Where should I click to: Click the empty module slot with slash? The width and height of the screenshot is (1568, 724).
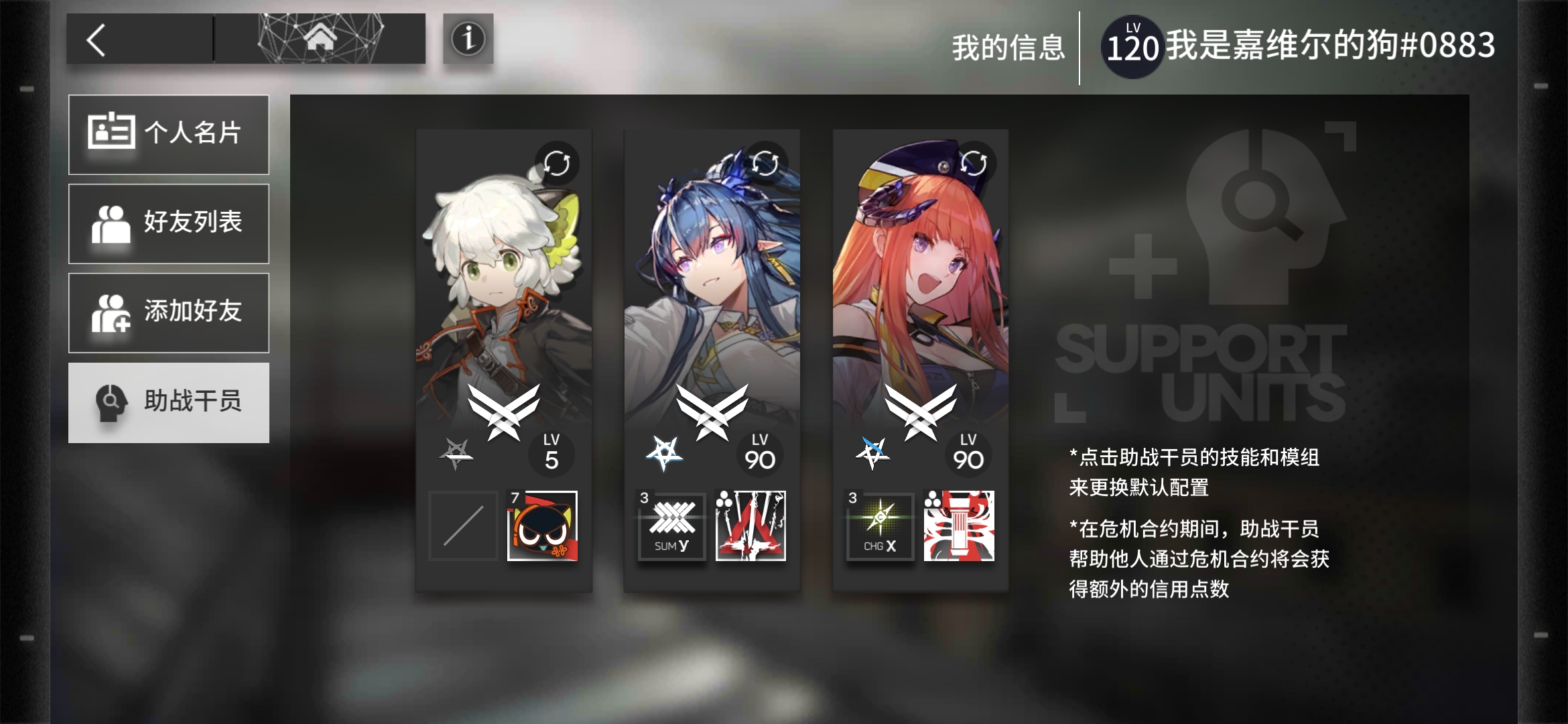point(463,526)
